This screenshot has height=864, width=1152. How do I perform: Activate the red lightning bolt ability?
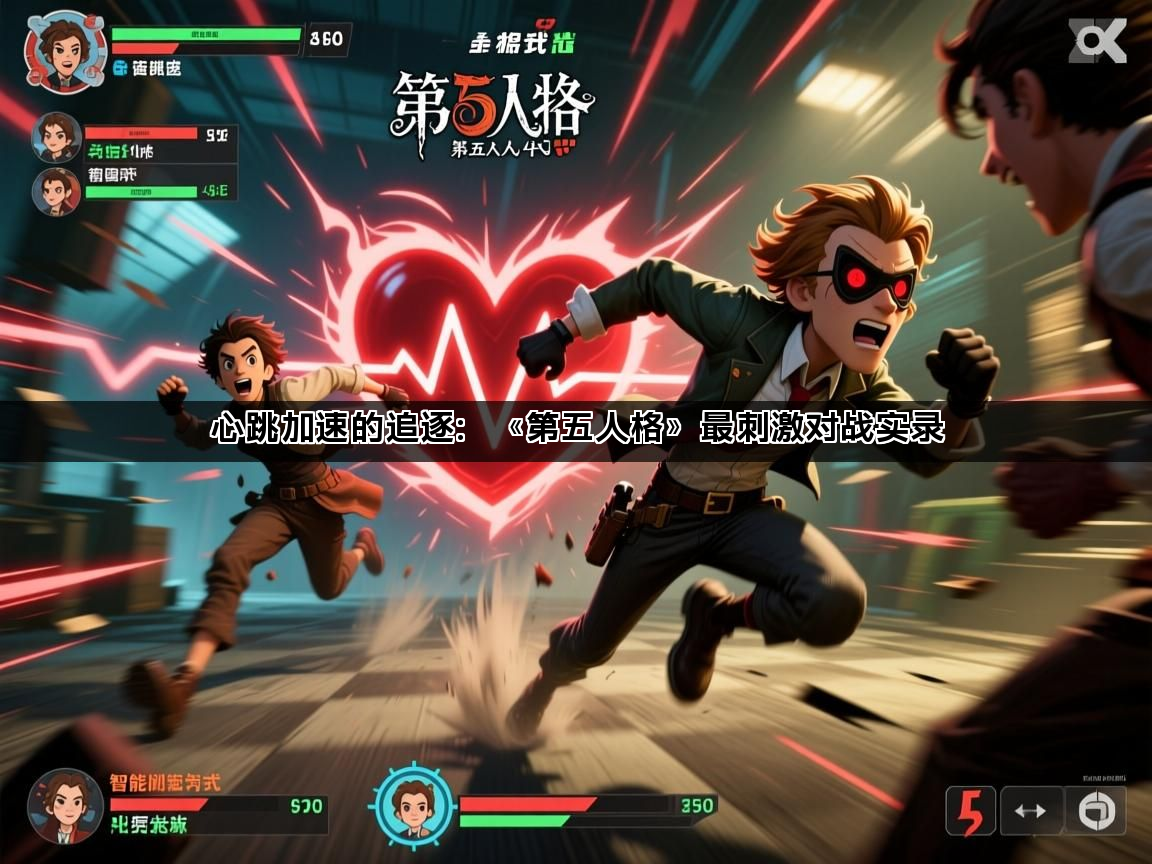970,810
